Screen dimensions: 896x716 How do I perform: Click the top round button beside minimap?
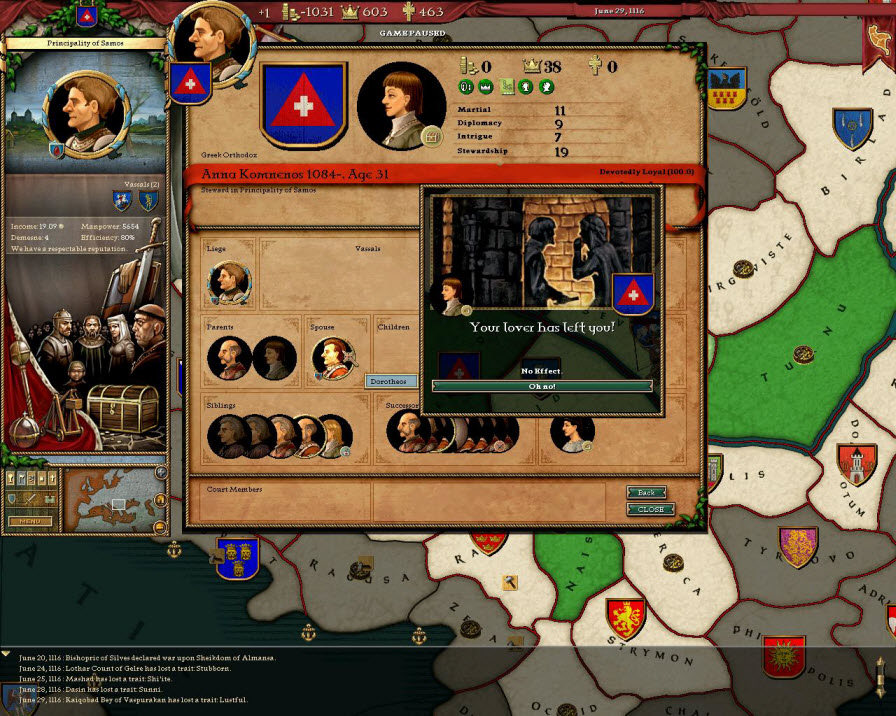pos(161,473)
